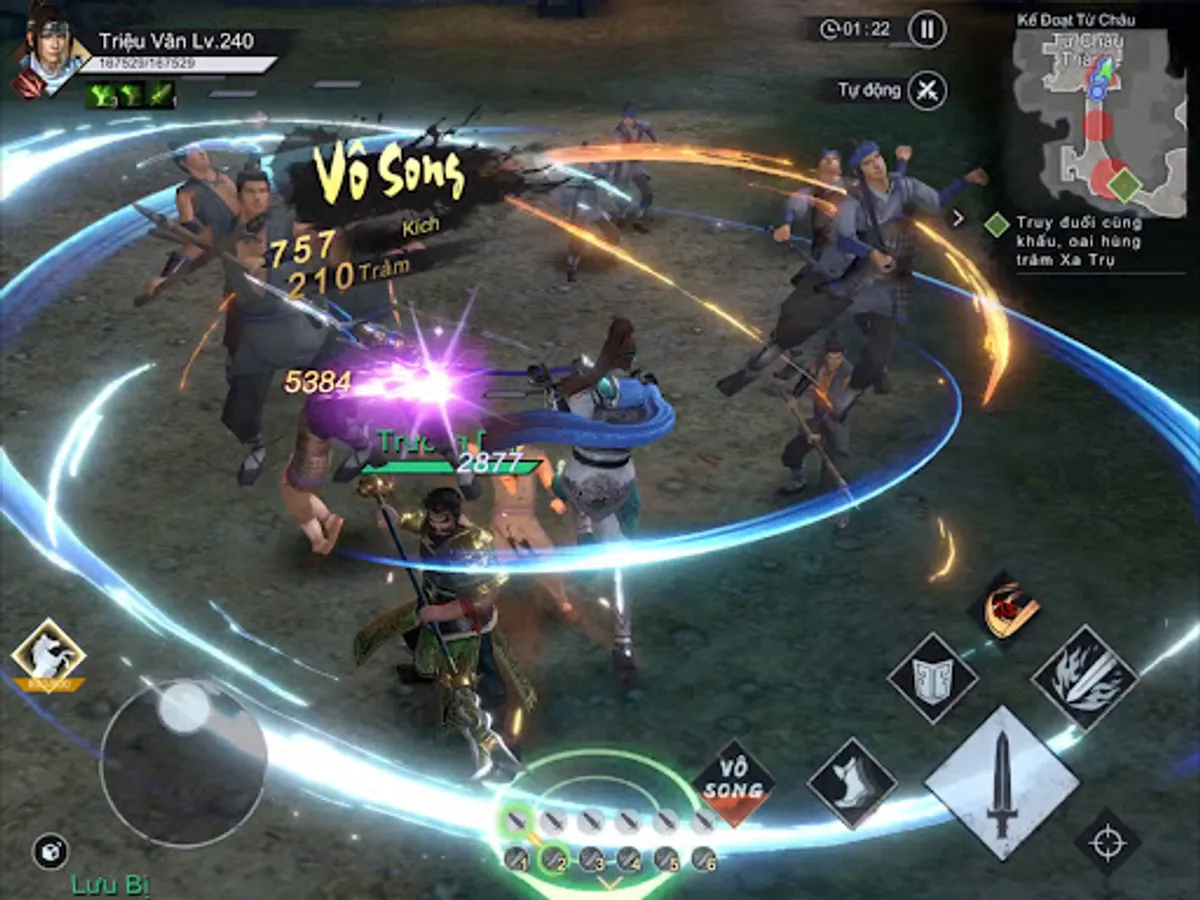Use the crescent blade skill on cooldown
Image resolution: width=1200 pixels, height=900 pixels.
pos(1003,607)
